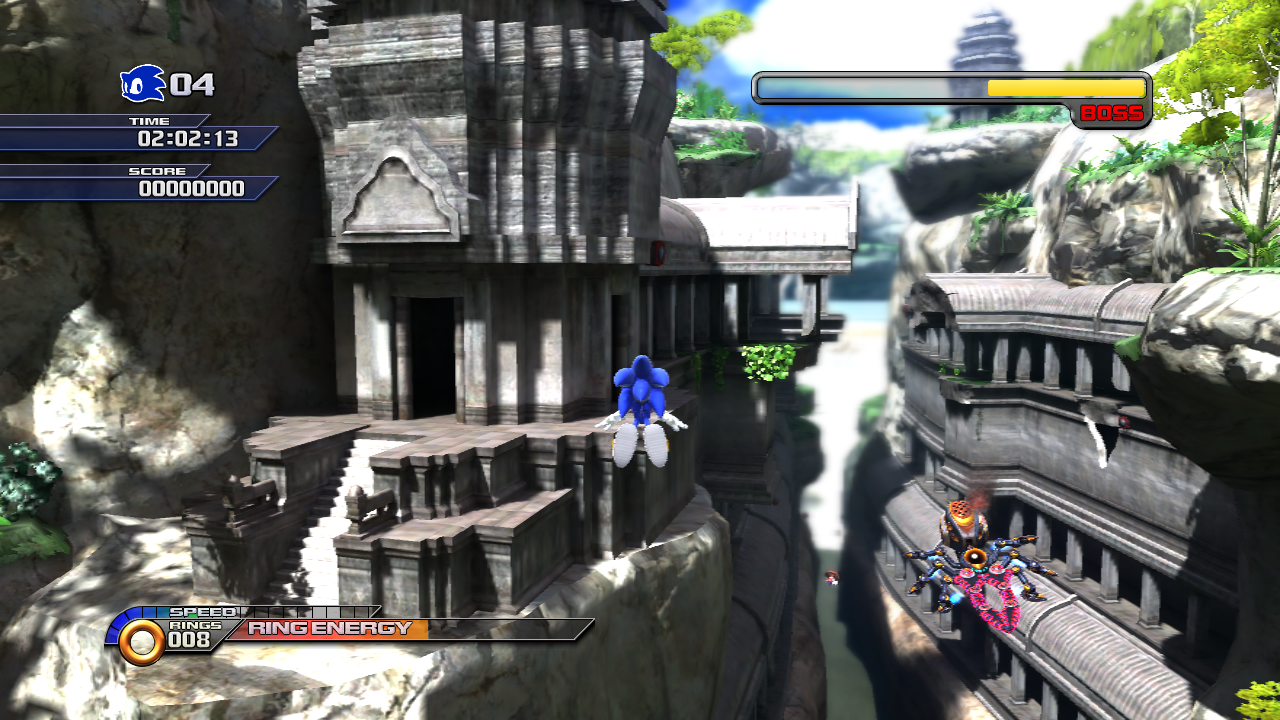The image size is (1280, 720).
Task: Click the Sonic head lives icon
Action: [142, 84]
